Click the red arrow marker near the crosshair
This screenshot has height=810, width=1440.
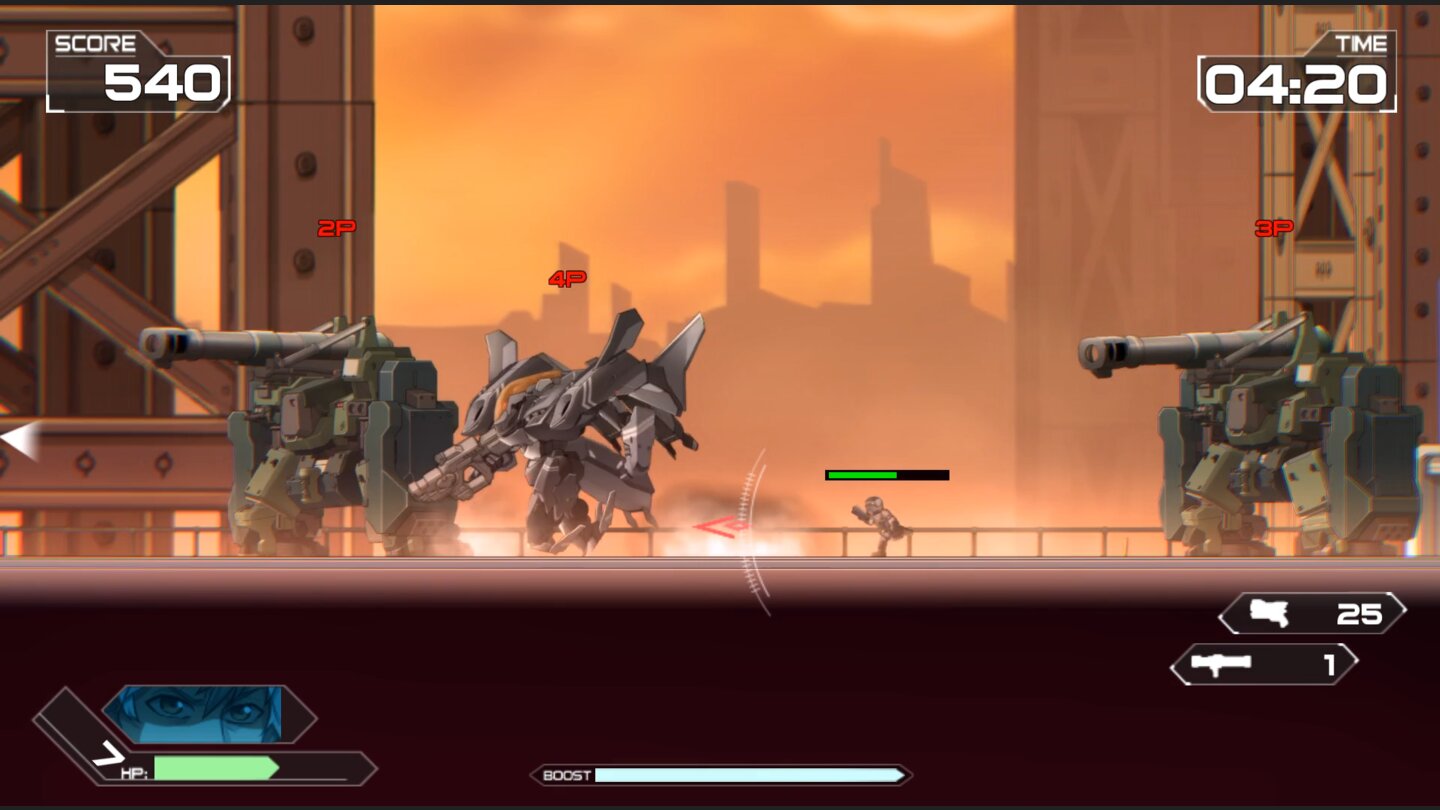point(722,528)
